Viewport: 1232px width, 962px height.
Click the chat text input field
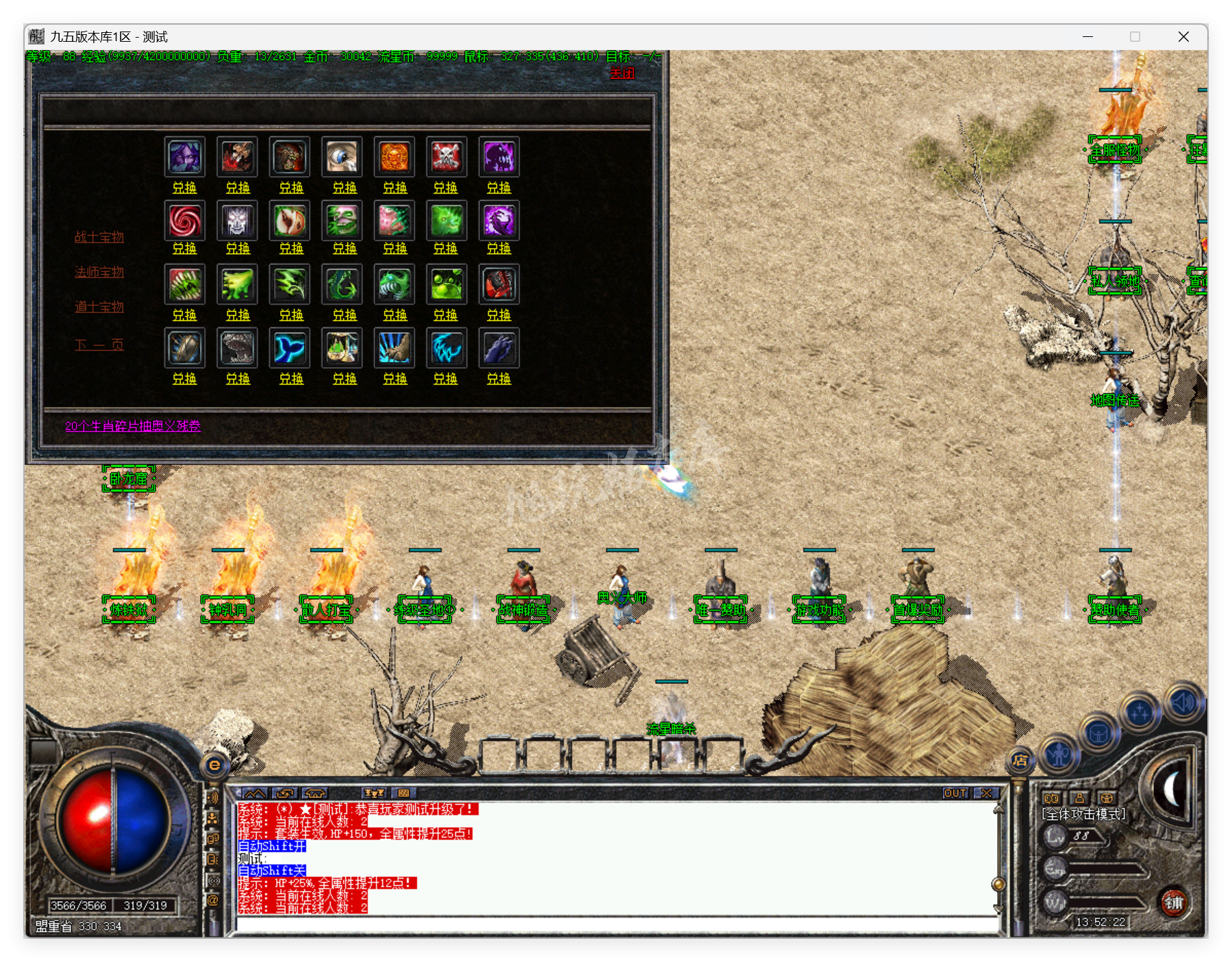616,924
